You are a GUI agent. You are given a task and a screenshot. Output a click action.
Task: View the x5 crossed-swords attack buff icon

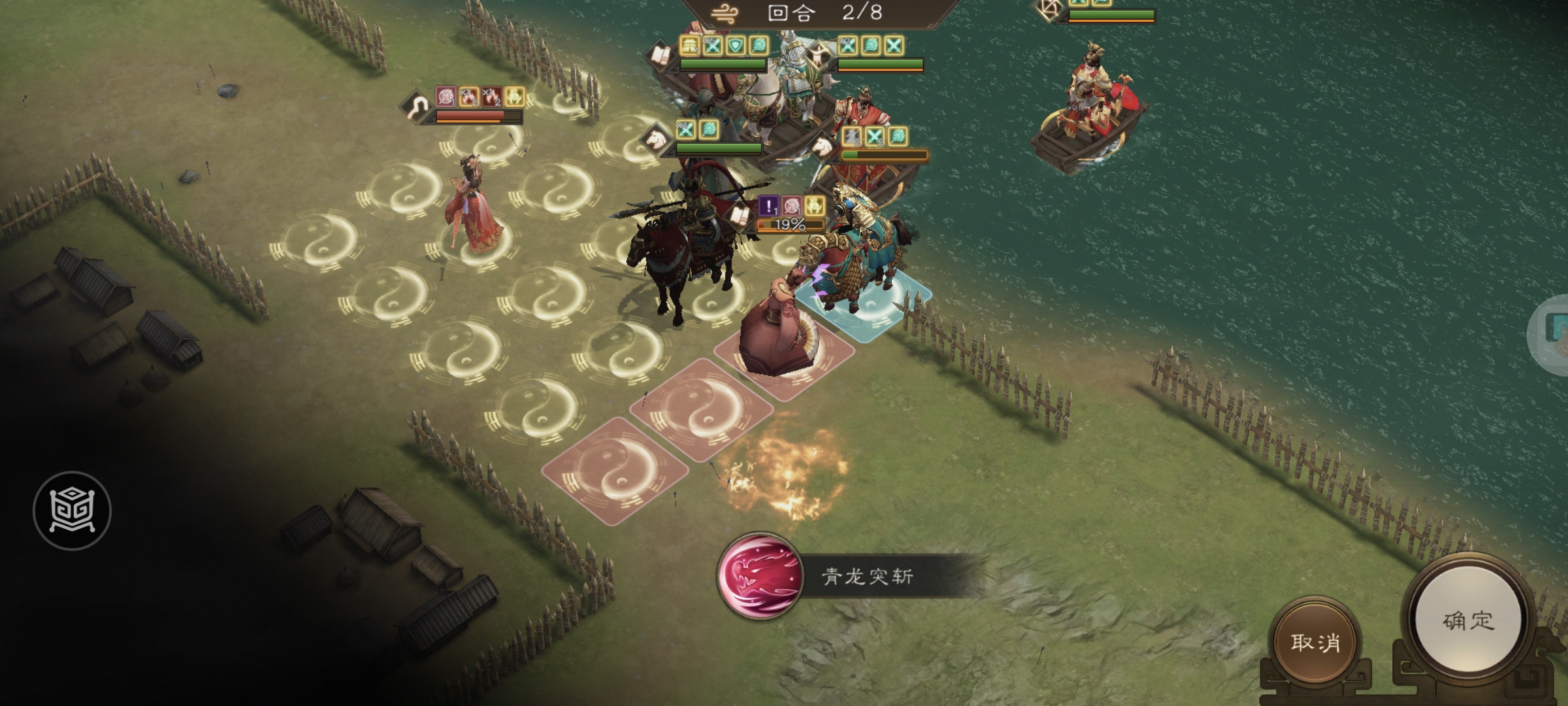[x=713, y=46]
